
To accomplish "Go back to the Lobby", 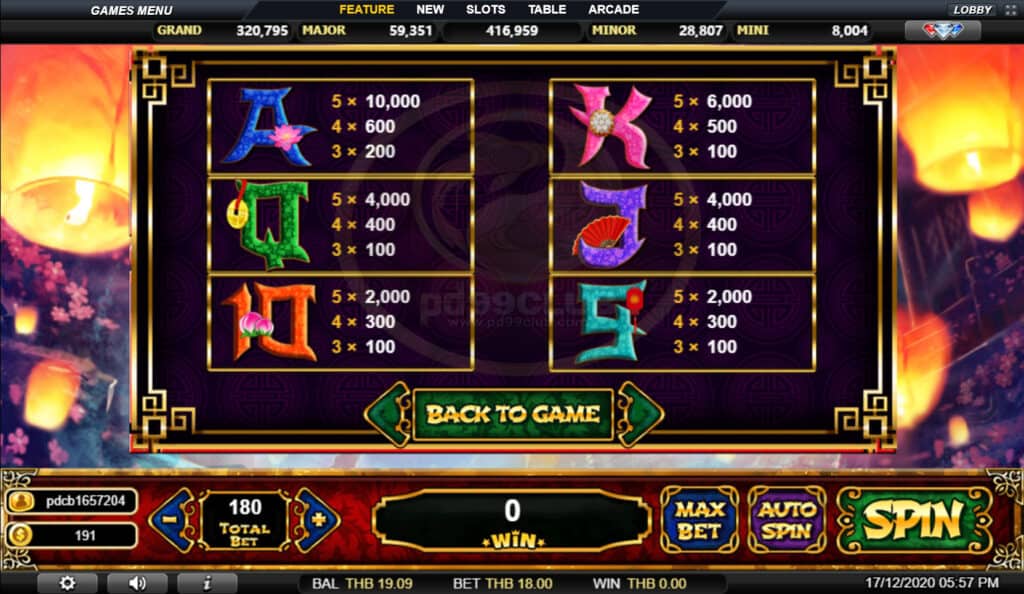I will (x=972, y=9).
